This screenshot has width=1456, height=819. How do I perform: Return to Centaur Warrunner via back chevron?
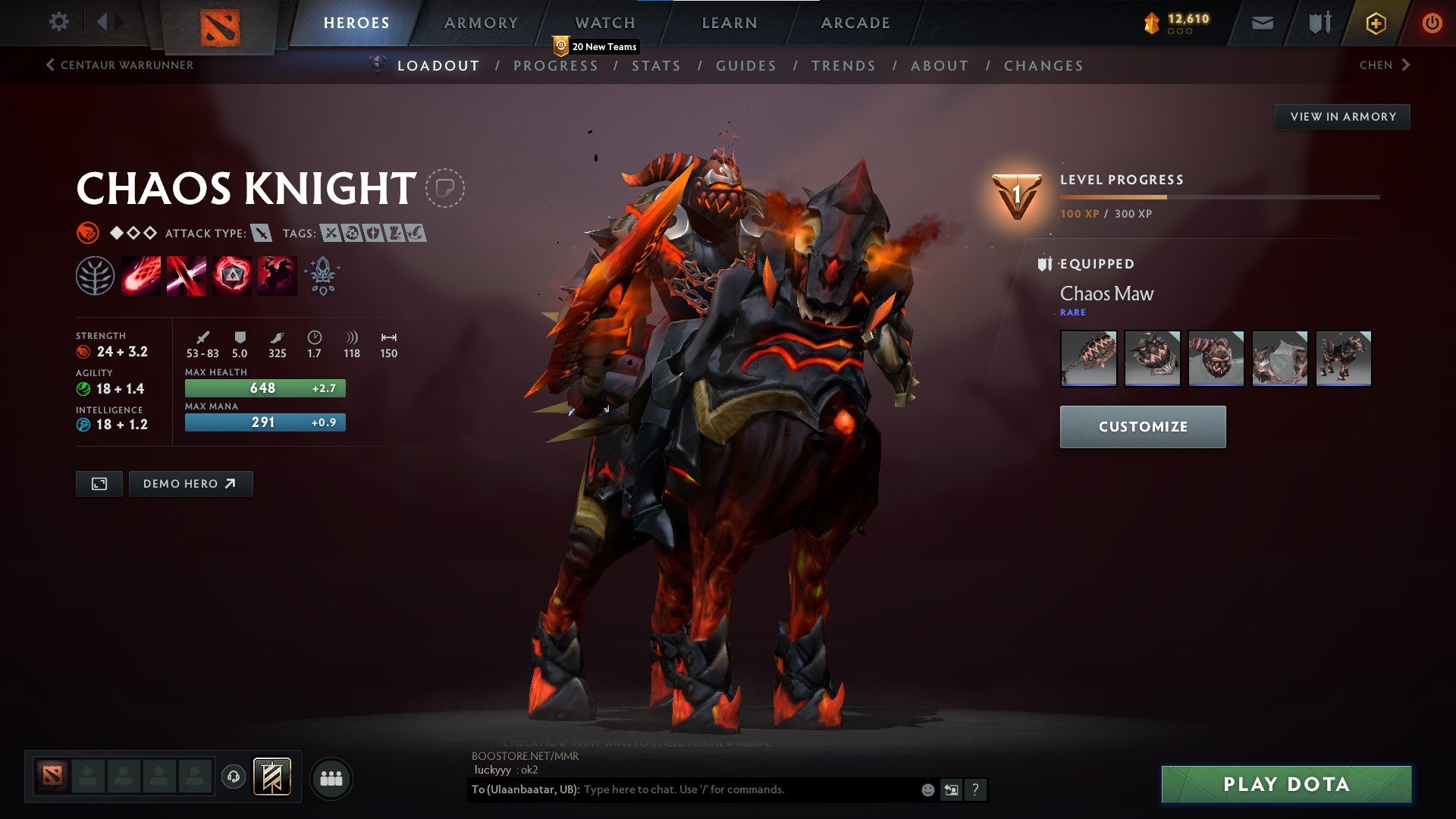(49, 65)
